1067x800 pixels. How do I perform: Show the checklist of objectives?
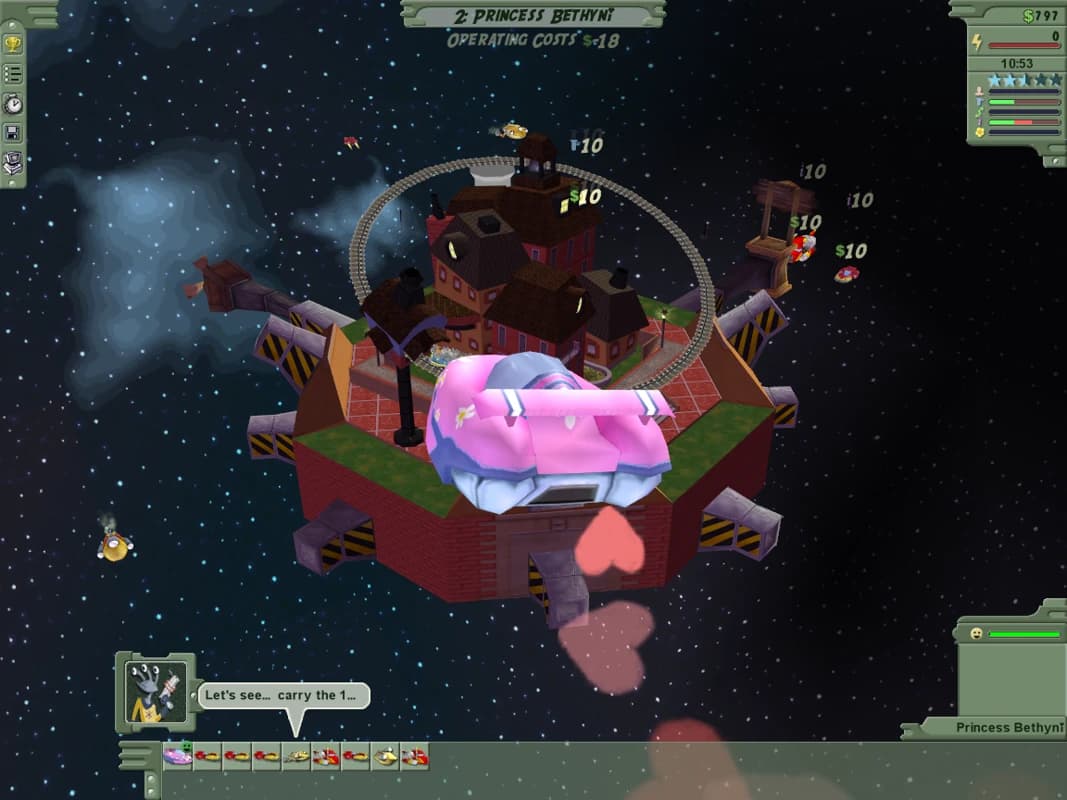point(13,73)
